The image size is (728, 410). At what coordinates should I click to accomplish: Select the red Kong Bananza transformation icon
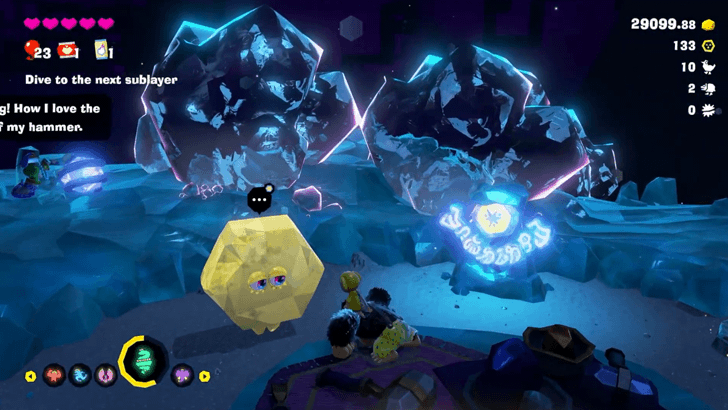(x=53, y=376)
